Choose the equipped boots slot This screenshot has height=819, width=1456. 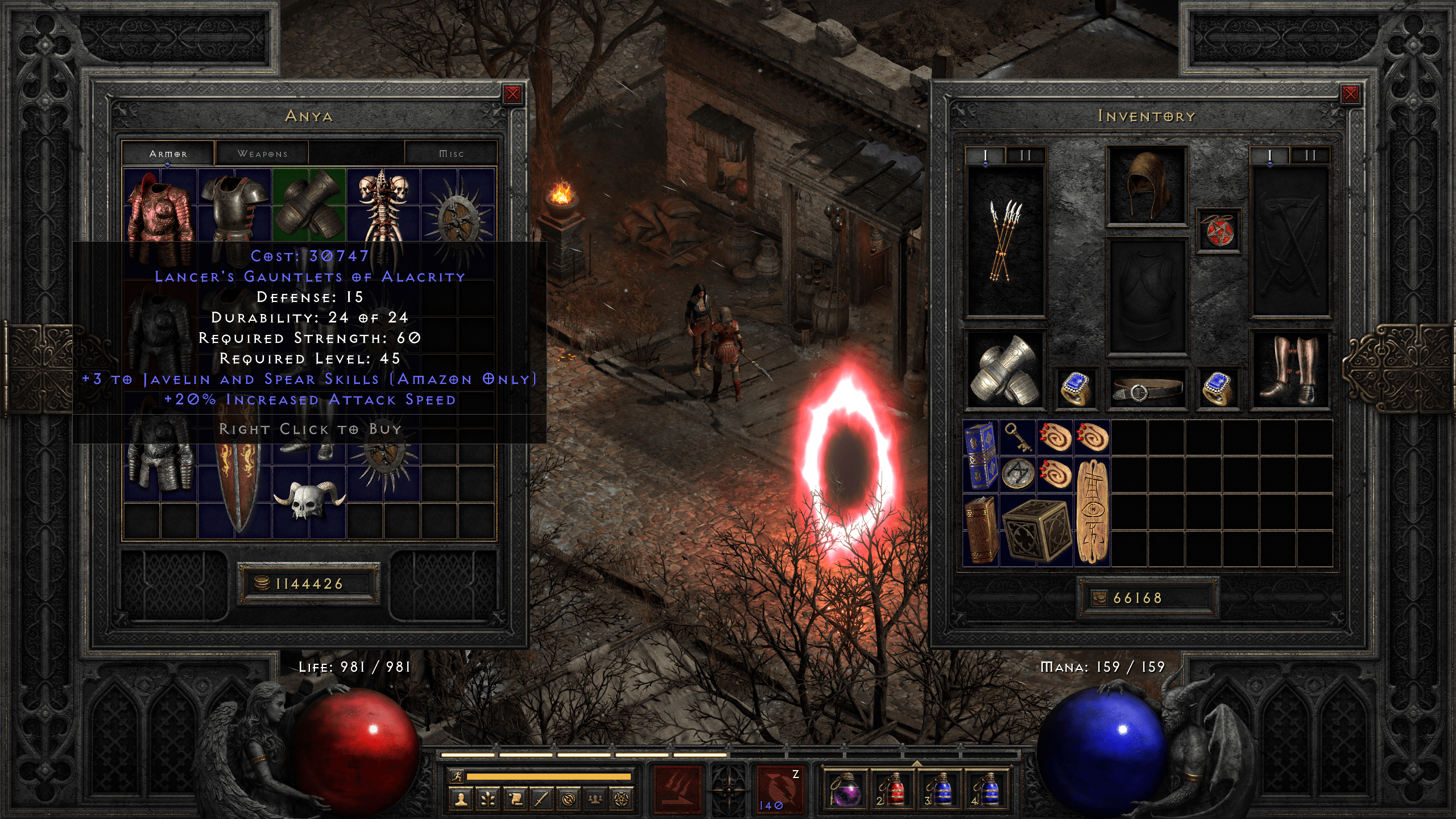1289,370
